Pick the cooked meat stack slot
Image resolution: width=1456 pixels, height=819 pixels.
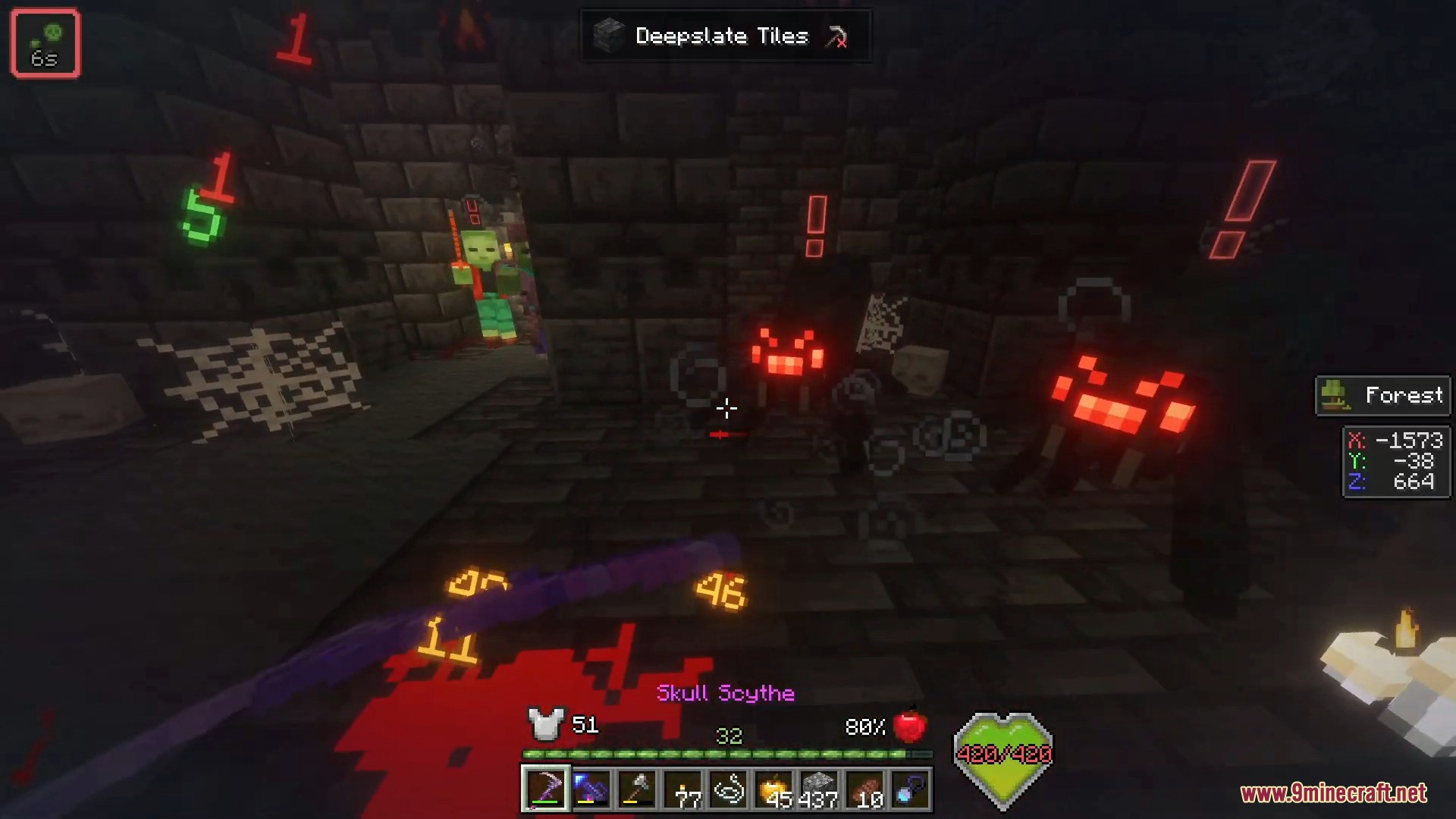(864, 789)
